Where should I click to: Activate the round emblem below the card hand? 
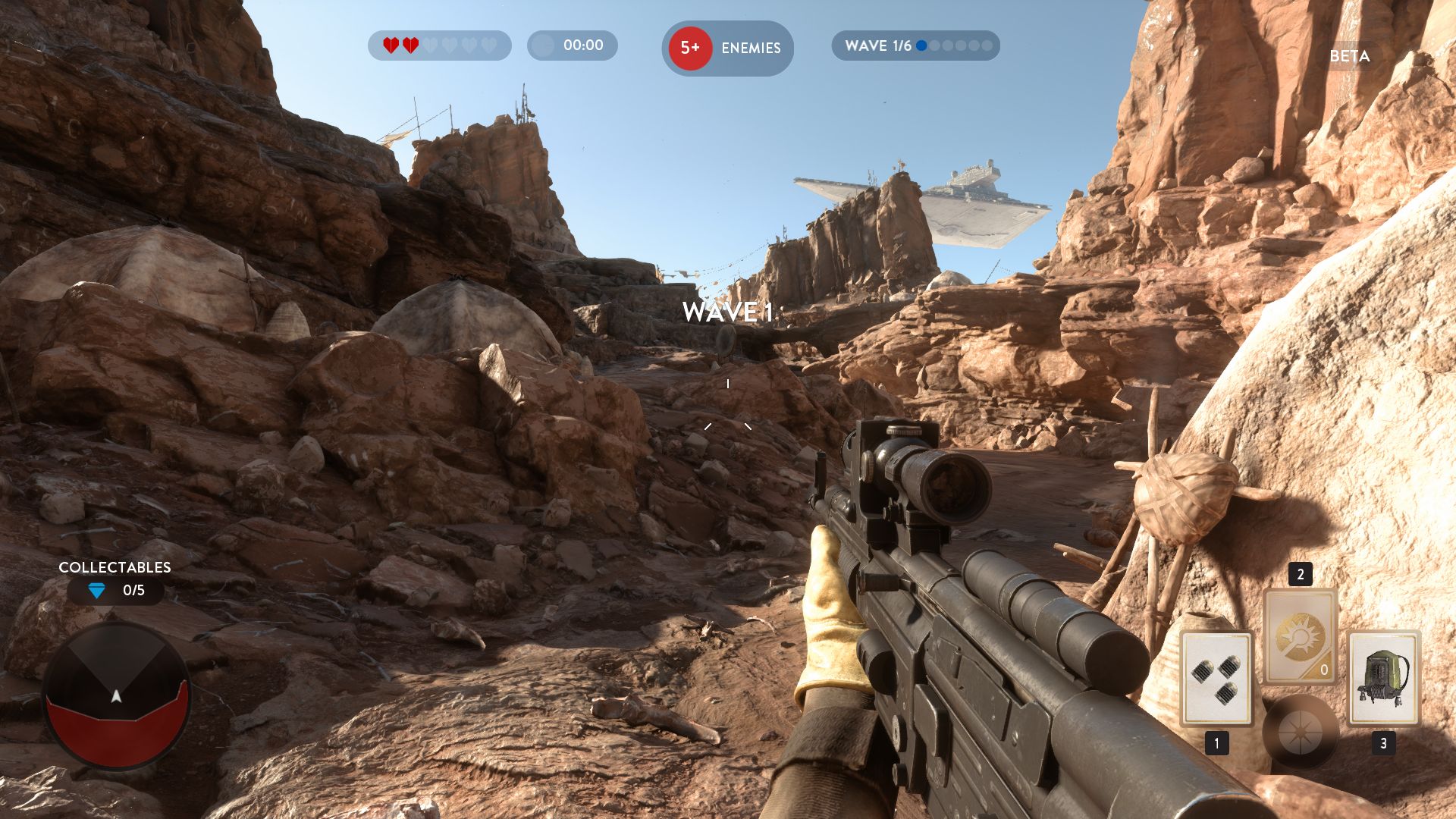coord(1300,733)
